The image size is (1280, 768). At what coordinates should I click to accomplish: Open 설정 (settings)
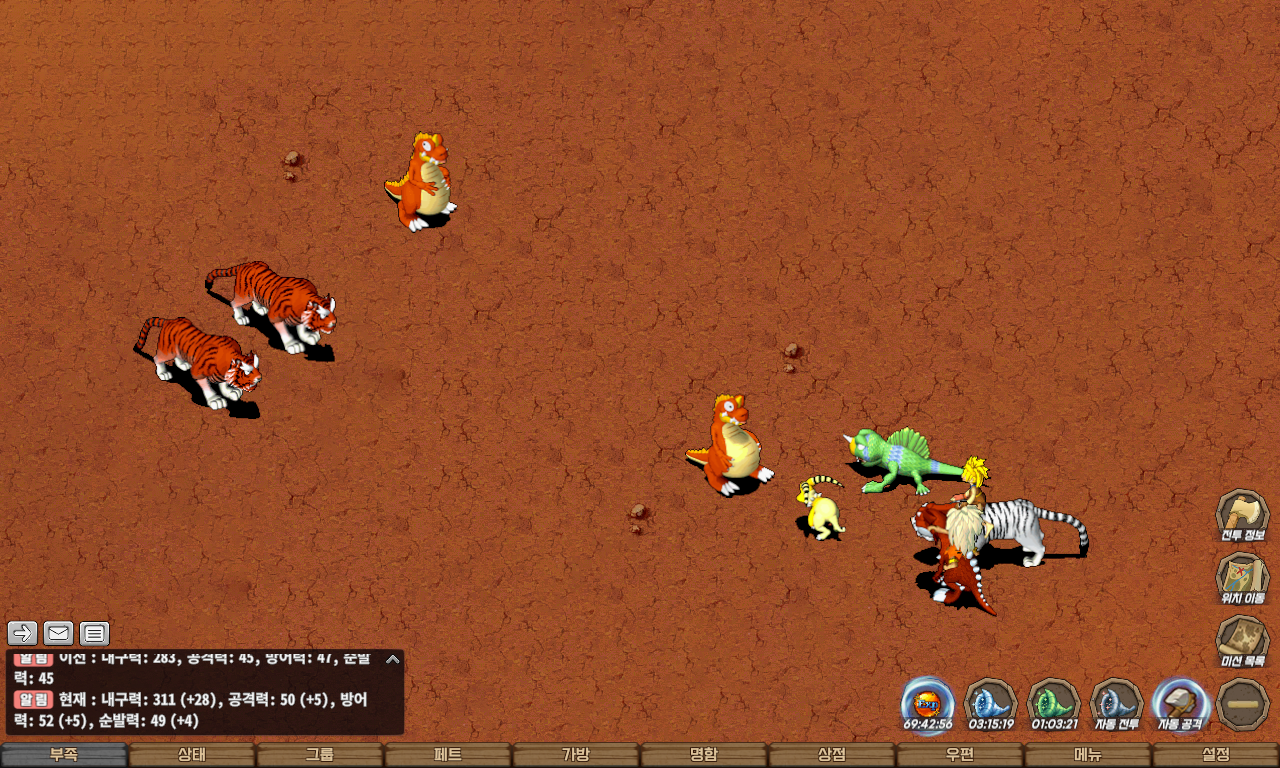coord(1216,755)
